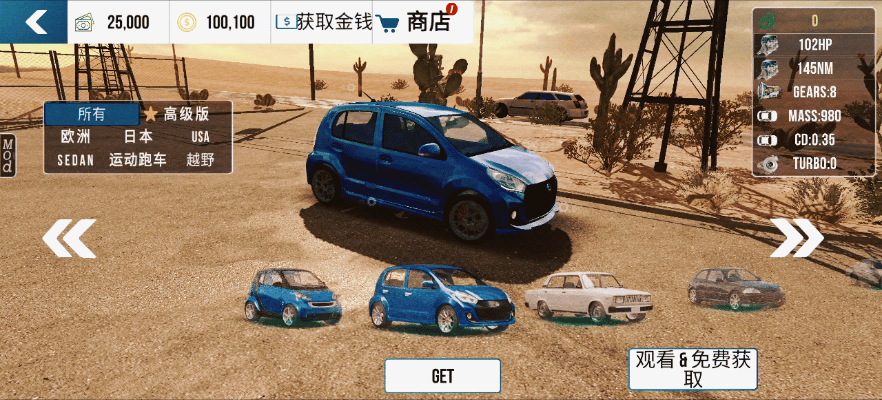Screen dimensions: 882x400
Task: Filter cars by 日本 Japan
Action: pos(138,137)
